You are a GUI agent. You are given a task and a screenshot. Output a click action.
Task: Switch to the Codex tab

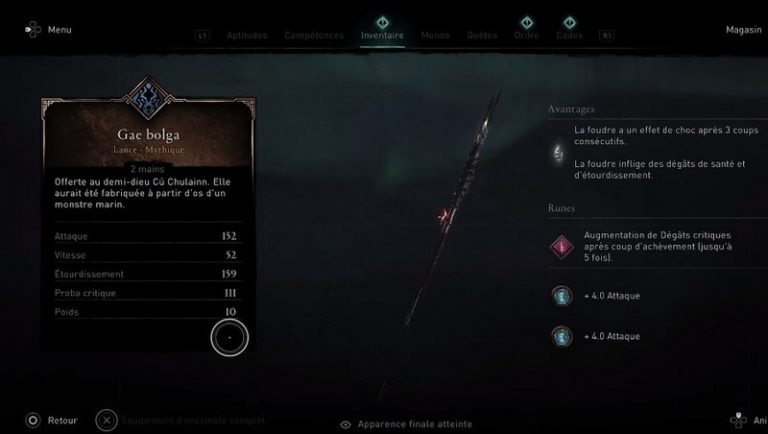(x=571, y=35)
